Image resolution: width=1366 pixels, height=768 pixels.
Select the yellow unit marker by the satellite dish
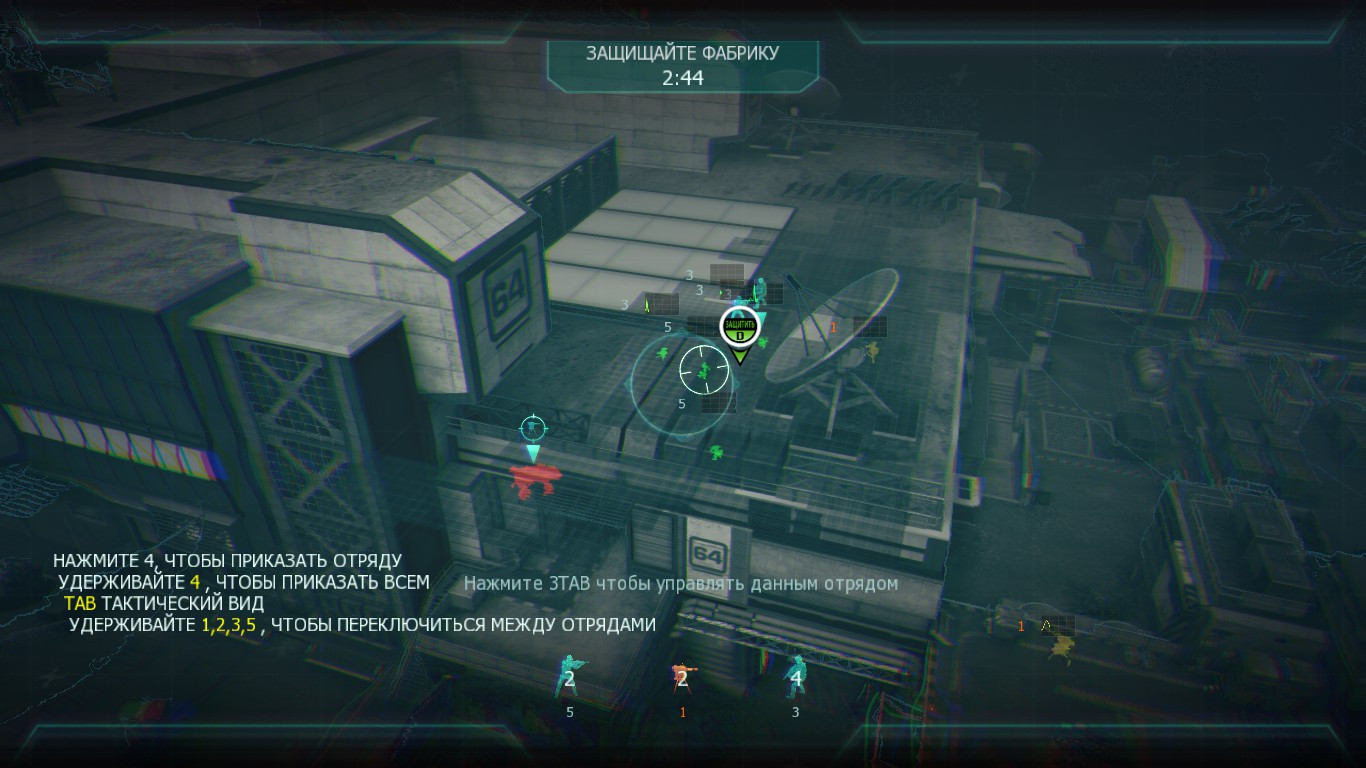pos(872,350)
